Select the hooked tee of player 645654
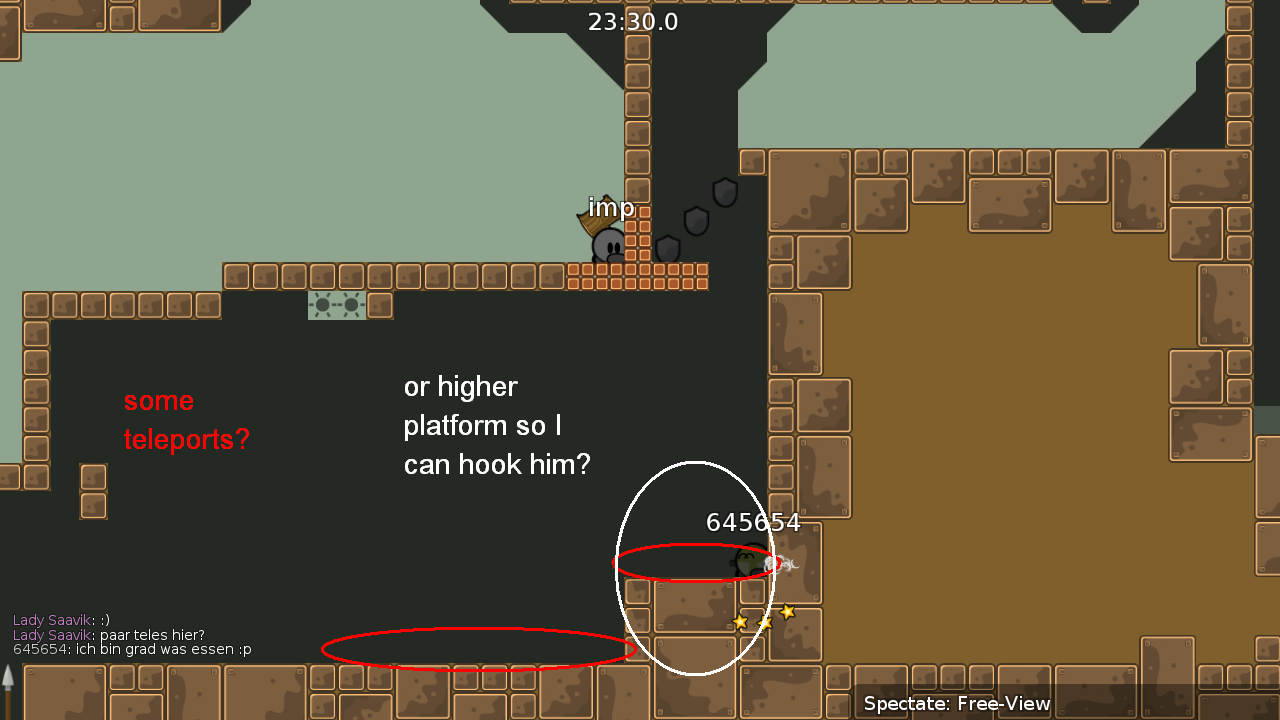Screen dimensions: 1280x720 pos(749,562)
